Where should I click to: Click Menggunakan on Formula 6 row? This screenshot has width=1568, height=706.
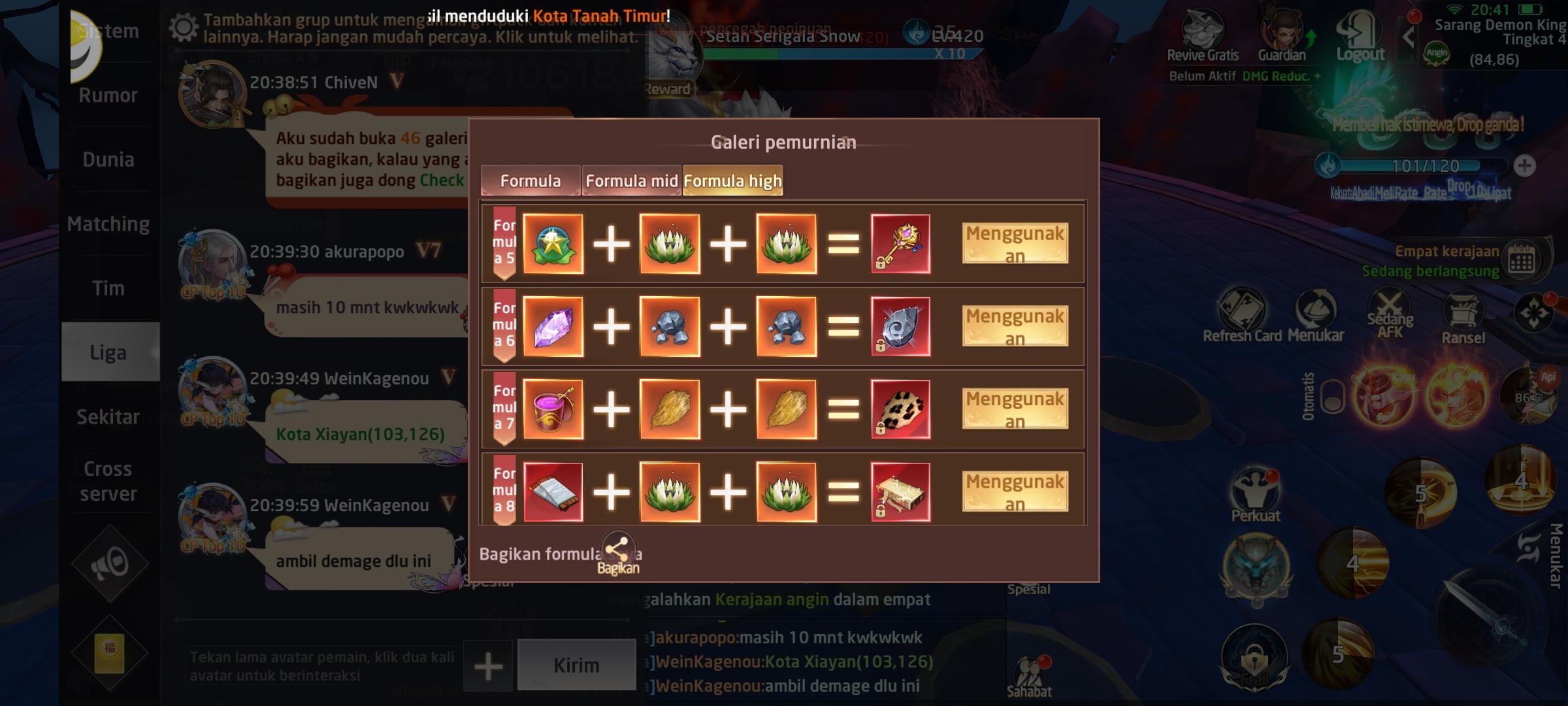click(x=1015, y=326)
